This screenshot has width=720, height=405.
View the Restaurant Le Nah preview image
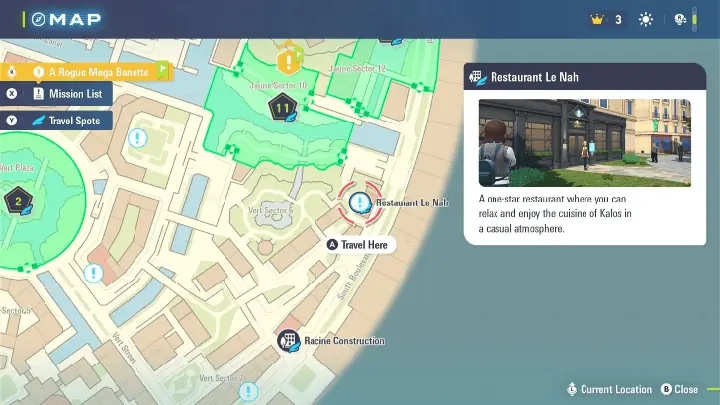(x=585, y=142)
